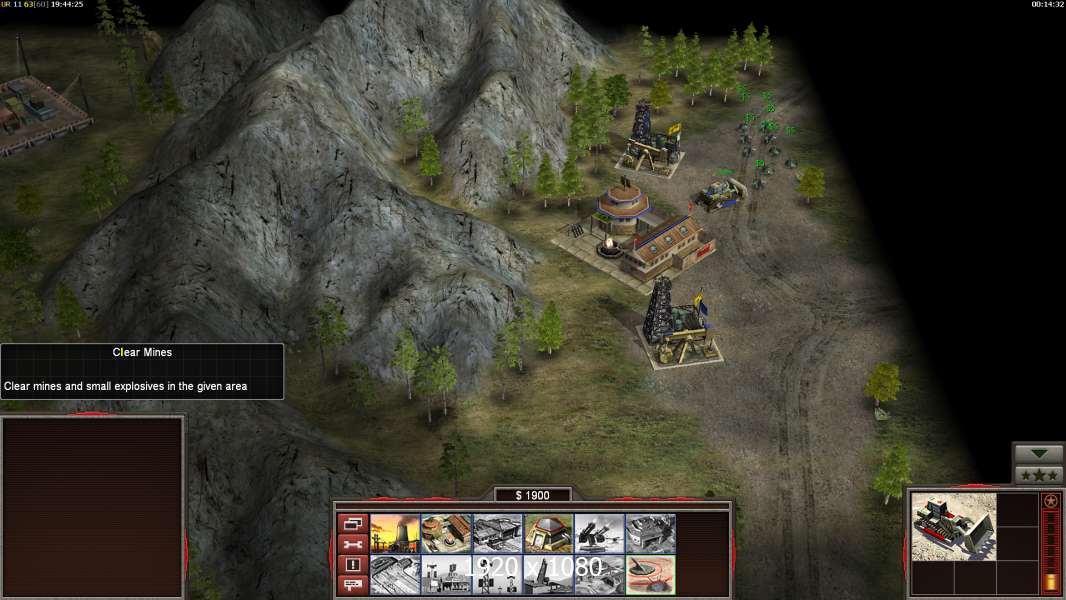Viewport: 1066px width, 600px height.
Task: Open the three-star General's Powers menu
Action: (1039, 474)
